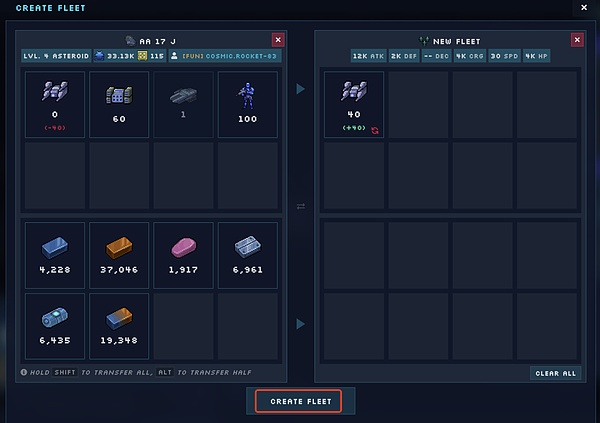Select the orange-blue alloy resource with 19,348
The width and height of the screenshot is (600, 423).
(x=119, y=324)
